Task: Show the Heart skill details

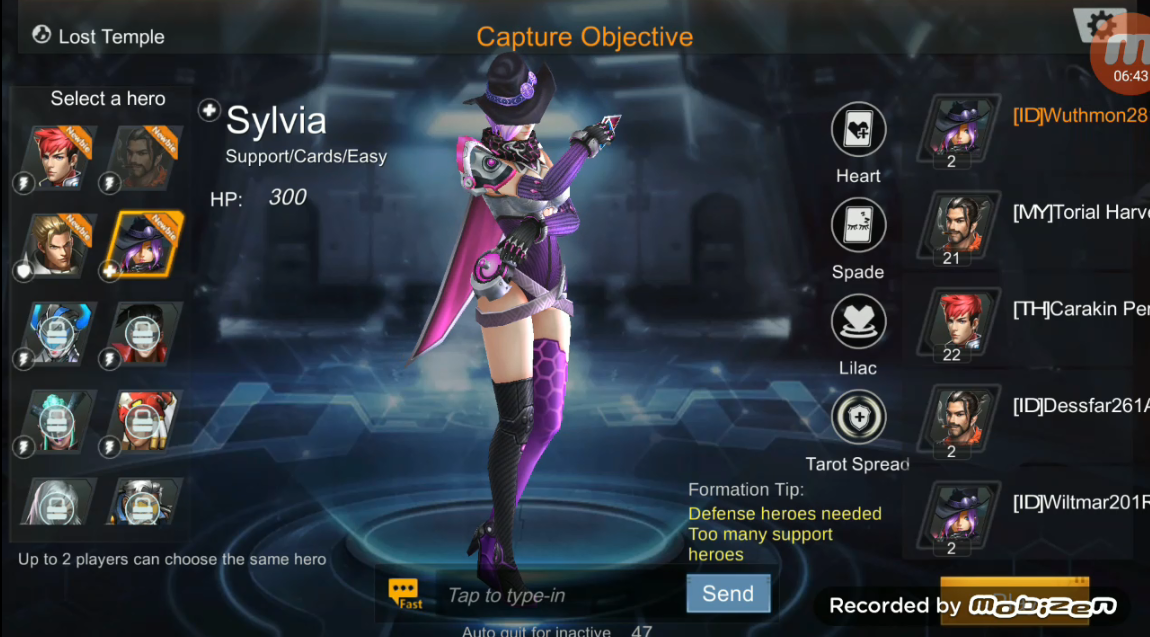Action: coord(858,130)
